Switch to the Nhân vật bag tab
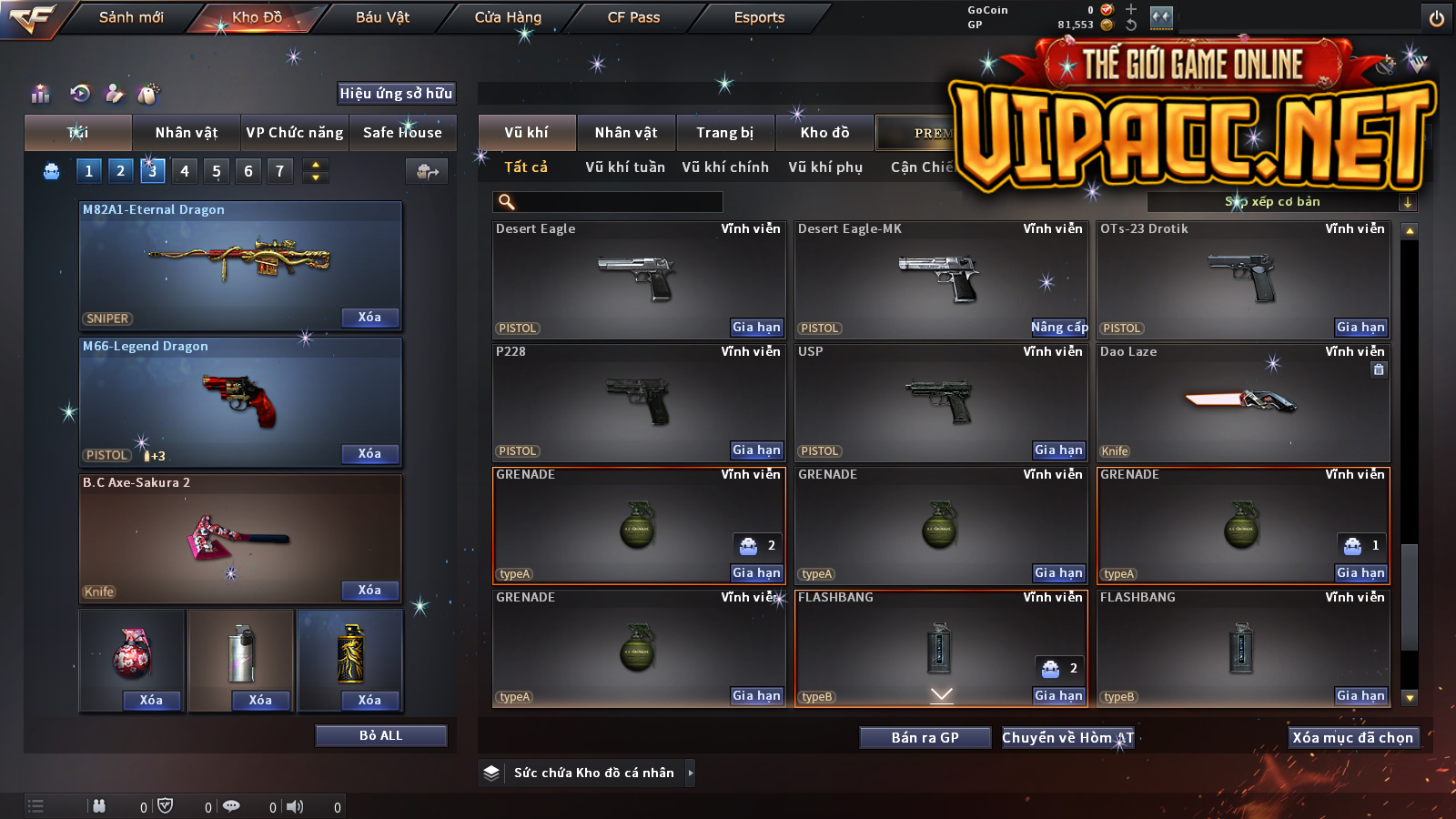The width and height of the screenshot is (1456, 819). 187,133
